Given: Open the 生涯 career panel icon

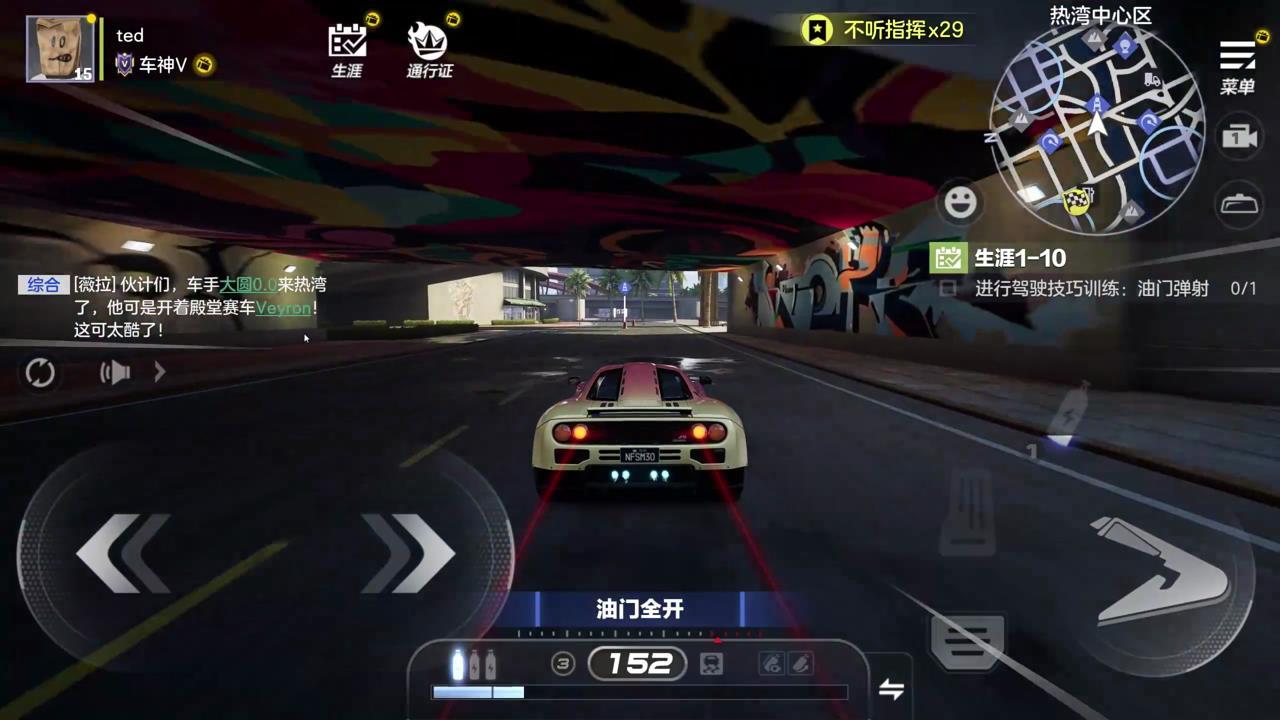Looking at the screenshot, I should coord(347,45).
